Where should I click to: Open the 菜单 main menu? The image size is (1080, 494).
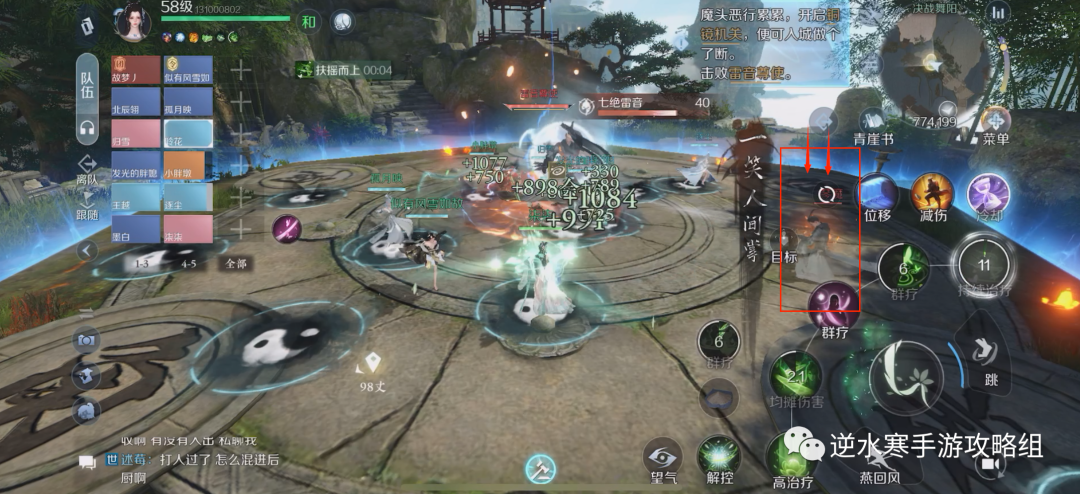click(995, 123)
